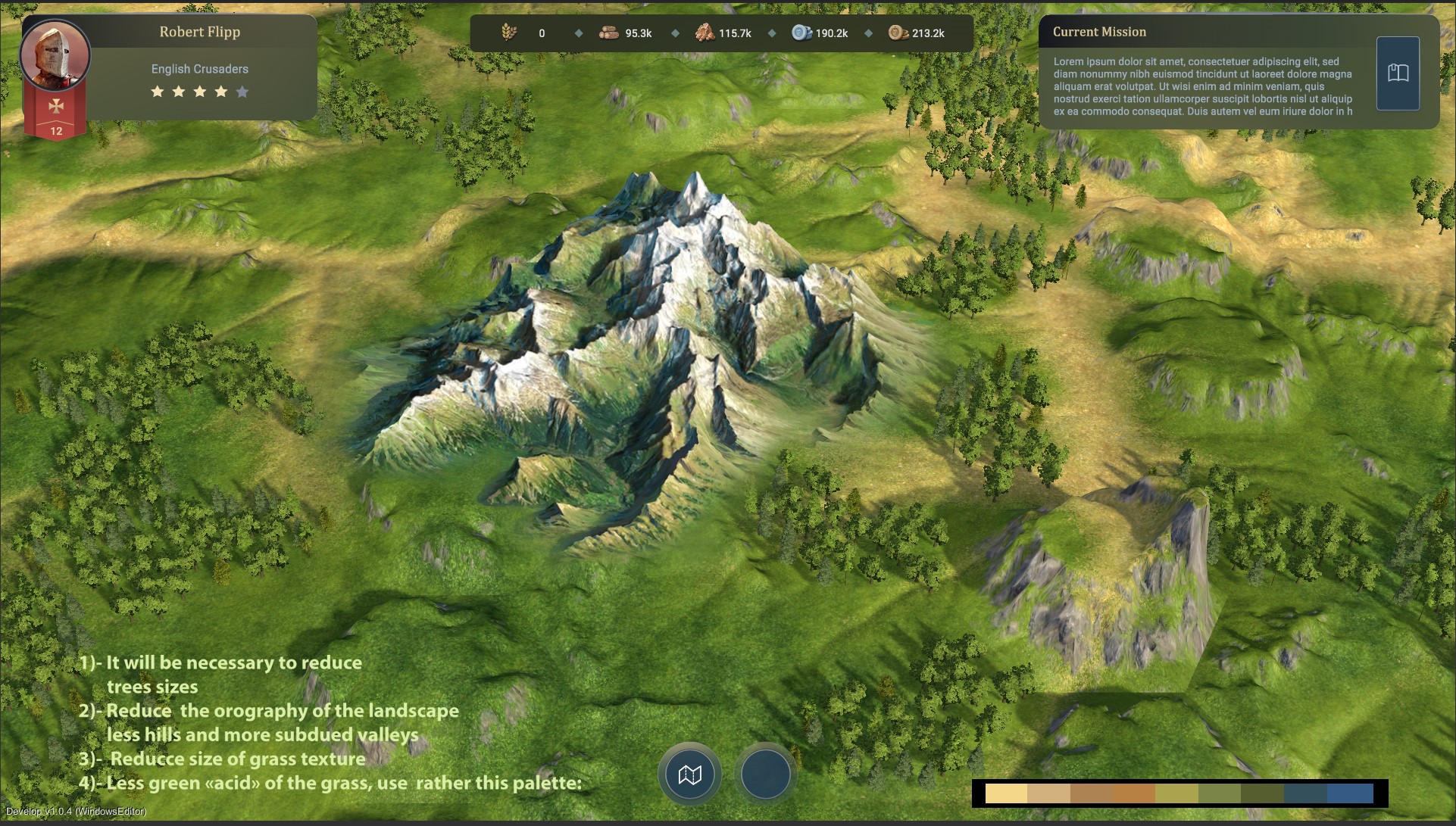Viewport: 1456px width, 826px height.
Task: Click the empty round button beside the map
Action: (765, 775)
